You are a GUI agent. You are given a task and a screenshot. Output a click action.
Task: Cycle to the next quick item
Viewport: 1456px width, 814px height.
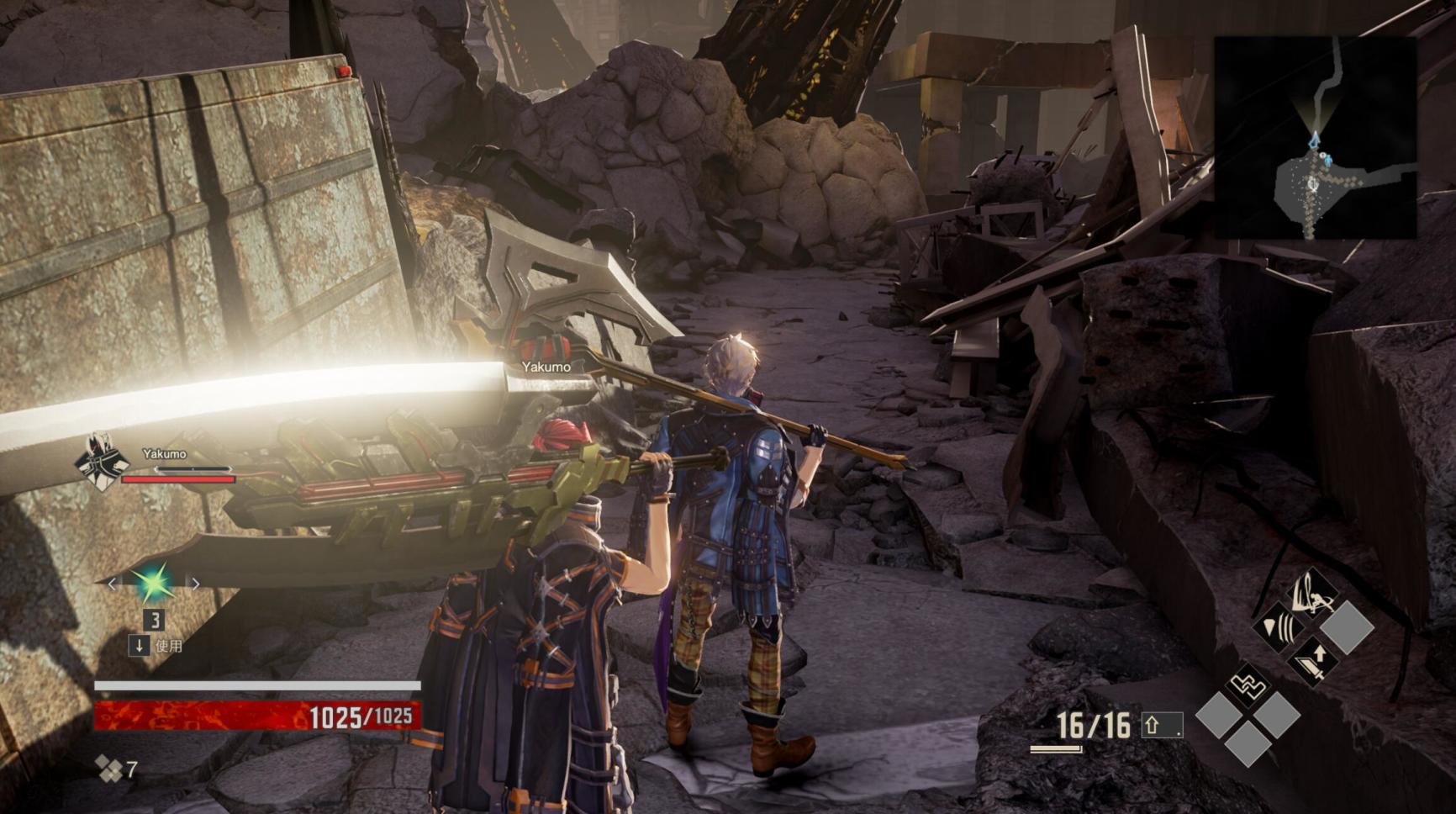point(195,584)
